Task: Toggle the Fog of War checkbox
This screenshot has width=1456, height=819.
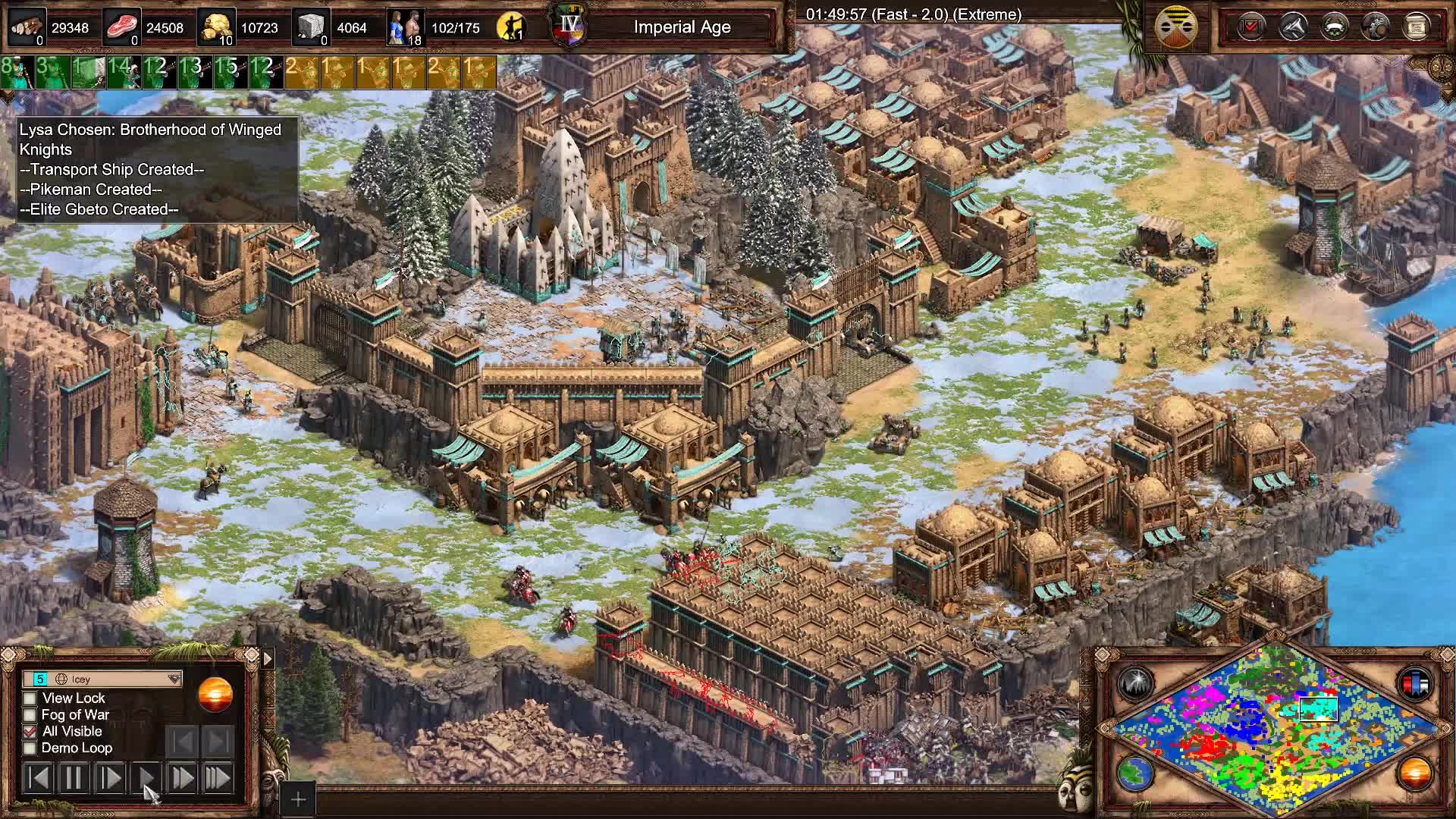Action: point(30,714)
